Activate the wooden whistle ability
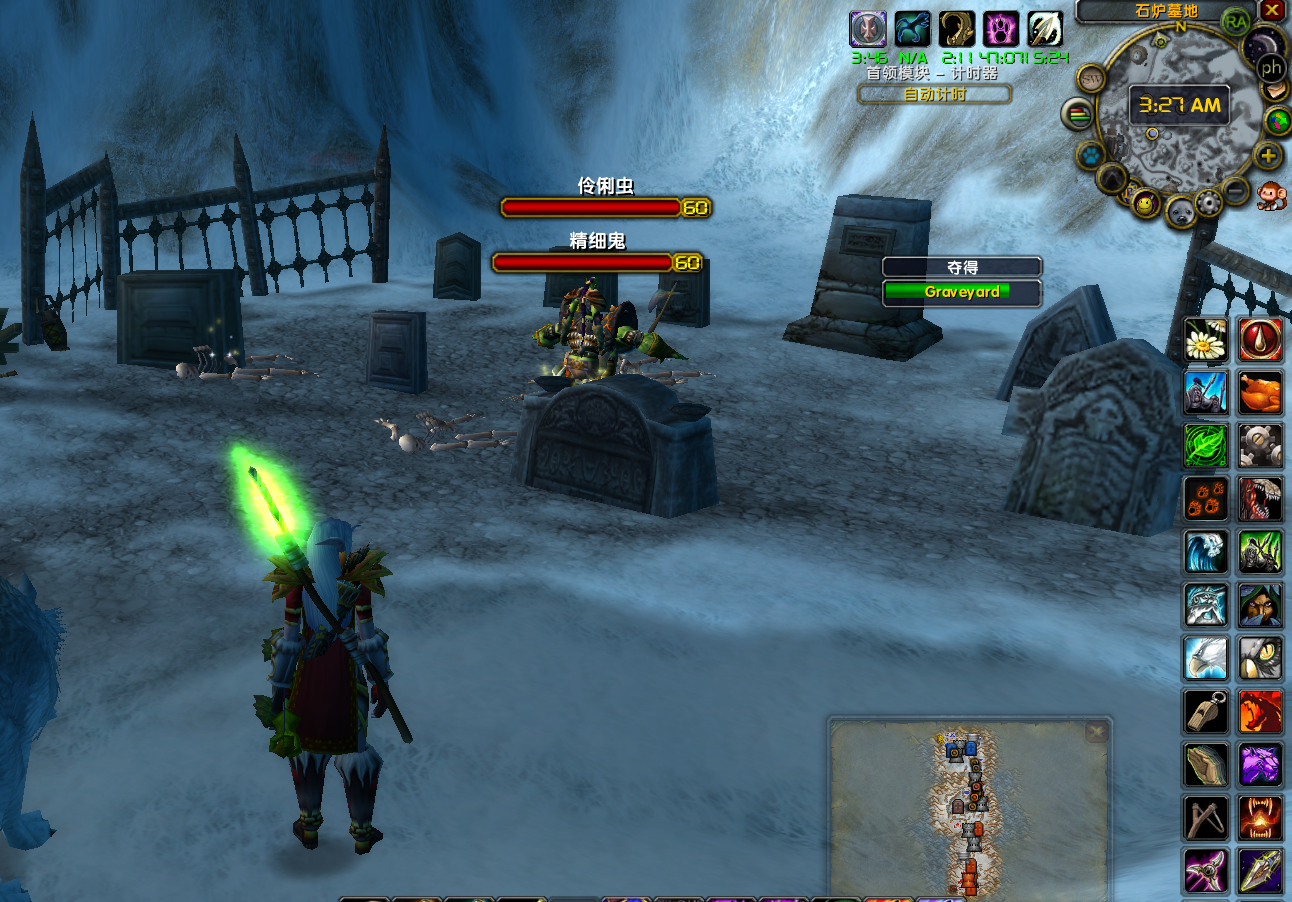 pyautogui.click(x=1205, y=711)
